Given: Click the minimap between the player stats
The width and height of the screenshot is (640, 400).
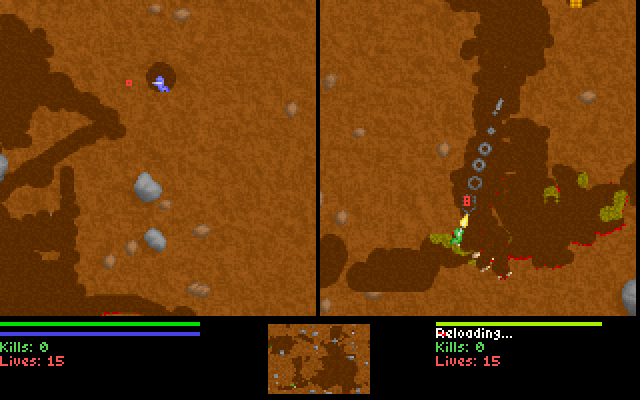Looking at the screenshot, I should click(x=318, y=358).
